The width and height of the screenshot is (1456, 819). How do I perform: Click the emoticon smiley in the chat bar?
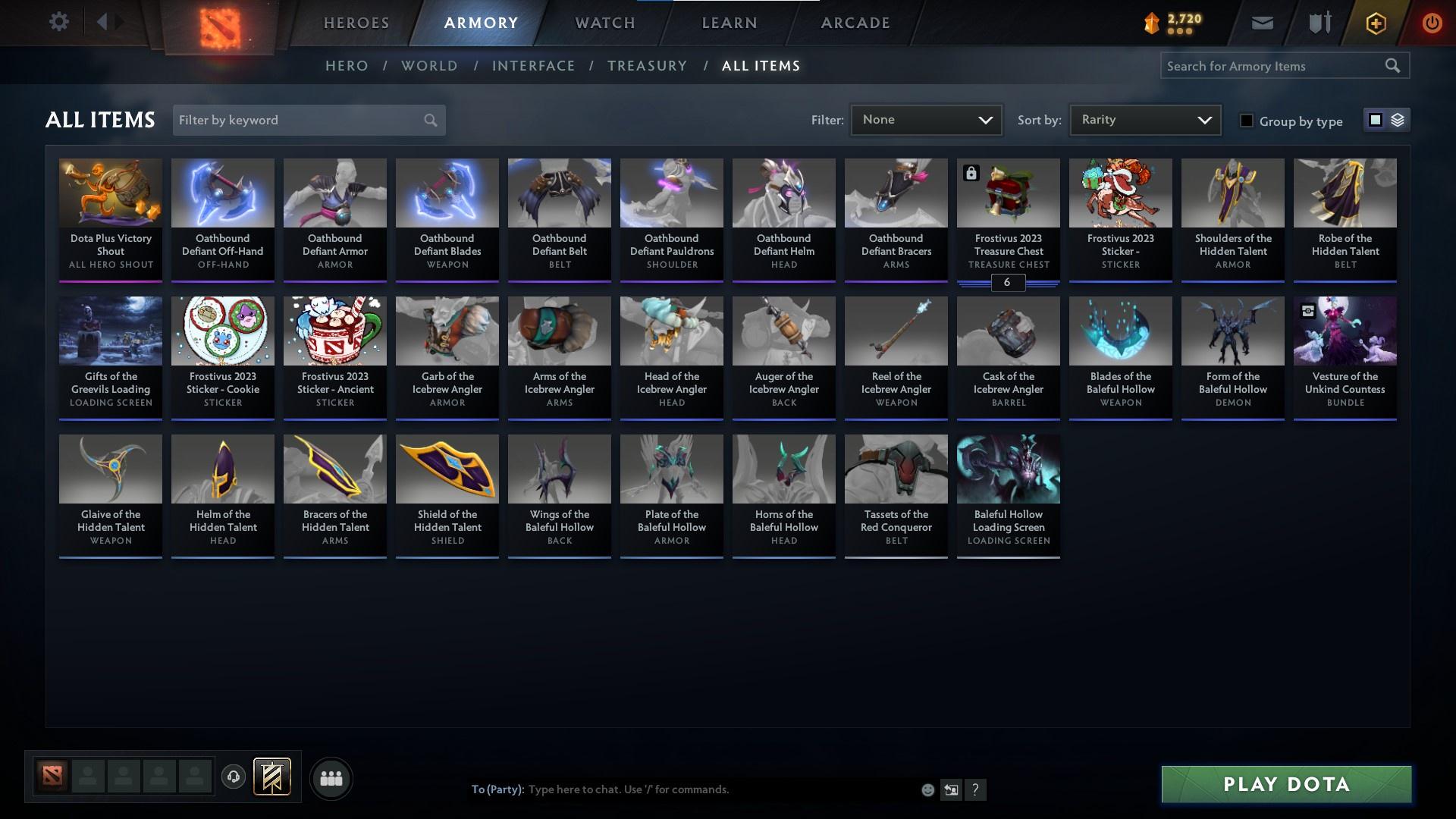(x=927, y=789)
